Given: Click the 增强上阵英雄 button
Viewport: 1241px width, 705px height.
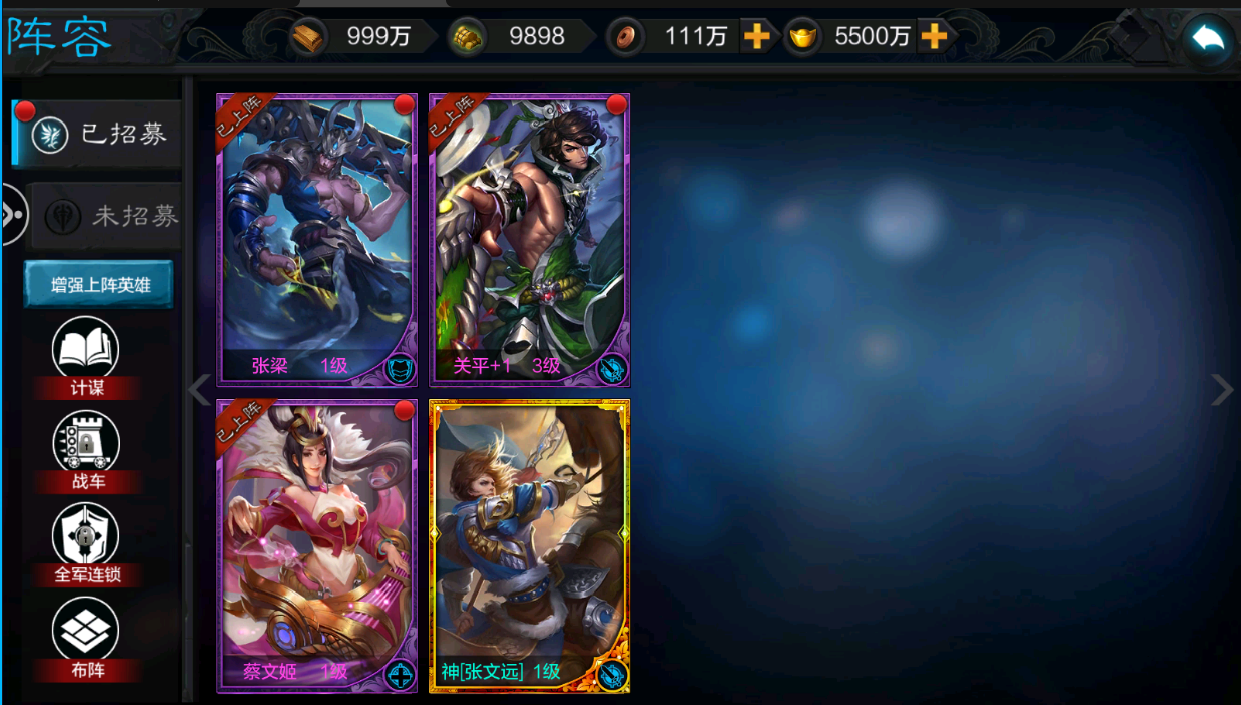Looking at the screenshot, I should 99,285.
